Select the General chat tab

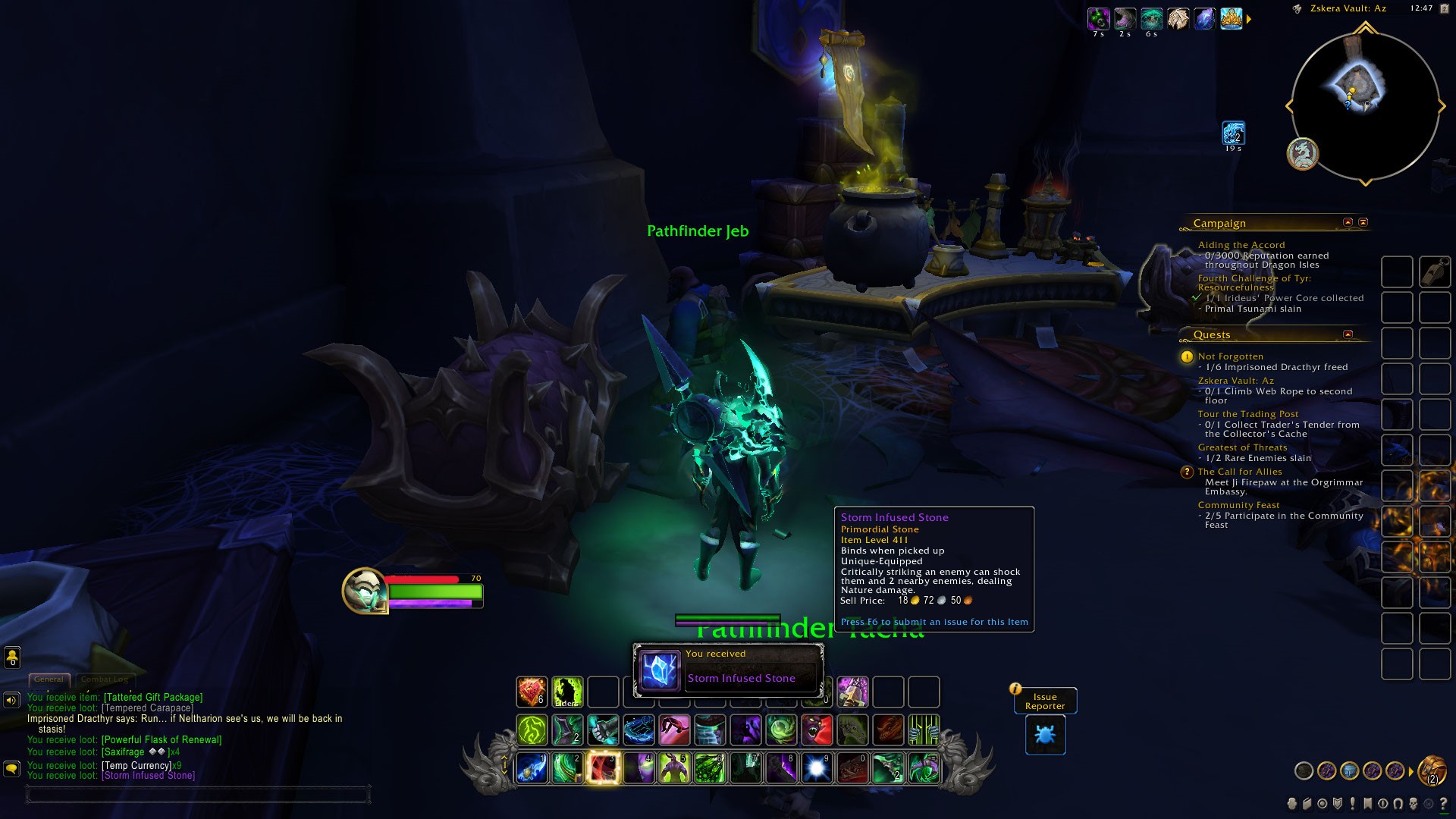pos(49,679)
